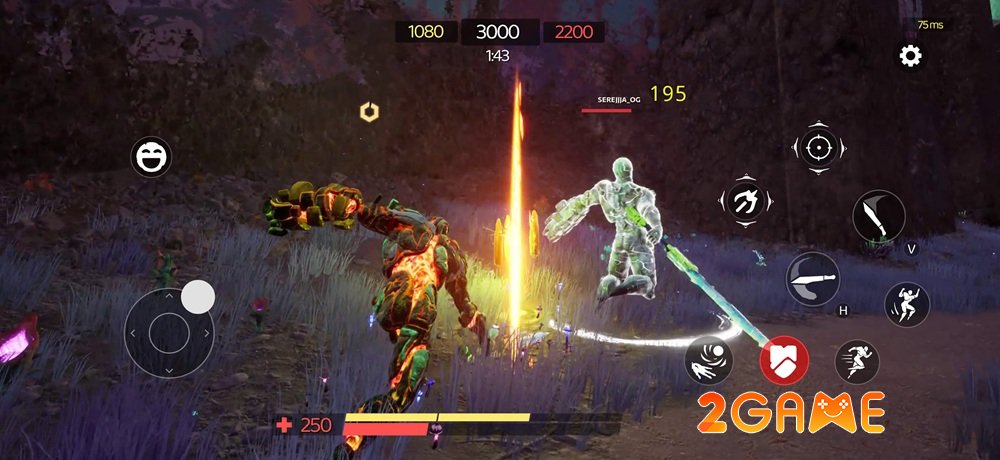Viewport: 1000px width, 460px height.
Task: Activate the crosshair target lock button
Action: point(818,149)
